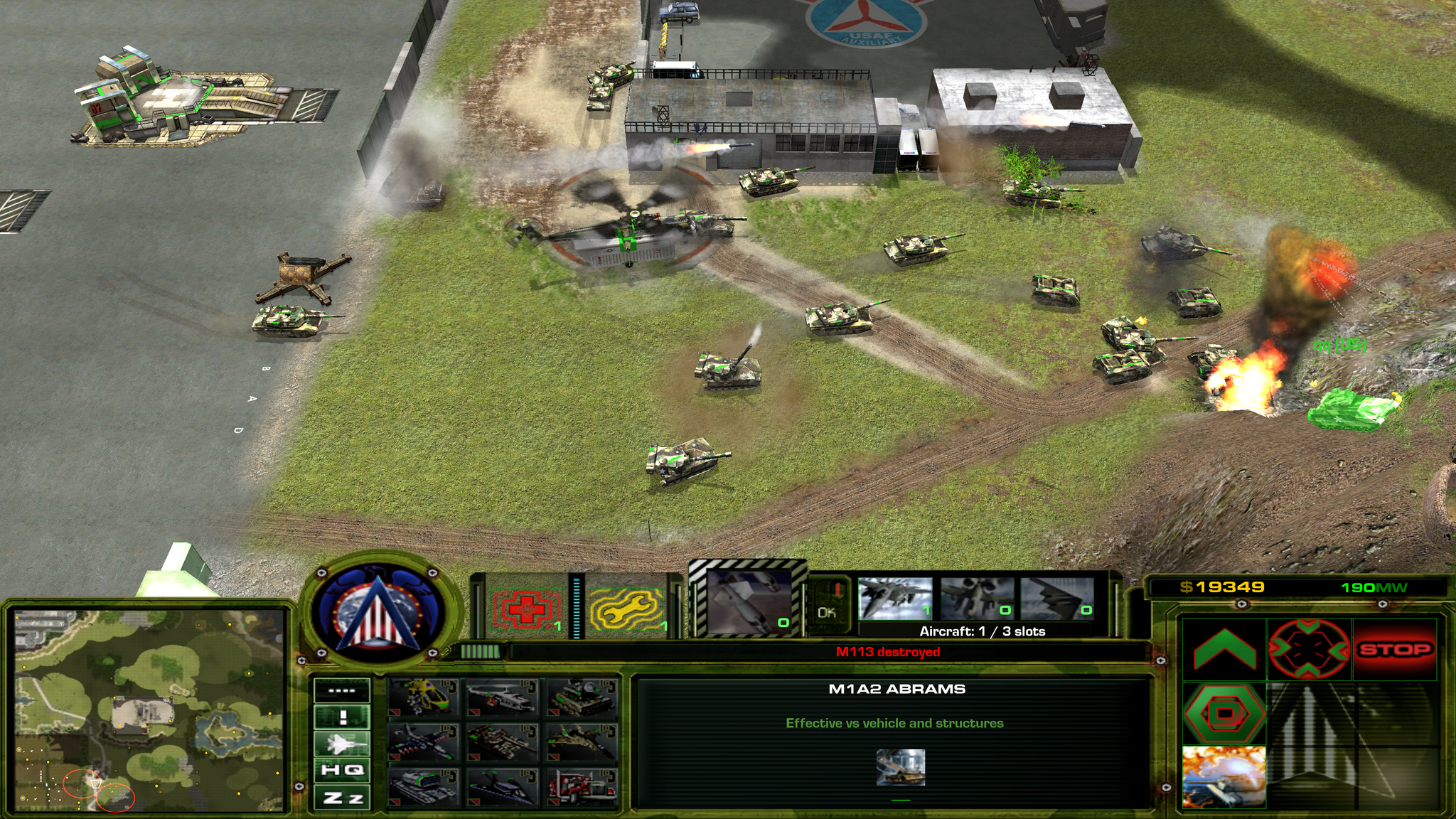1456x819 pixels.
Task: Trigger the tank explosion ability icon
Action: (x=1224, y=776)
